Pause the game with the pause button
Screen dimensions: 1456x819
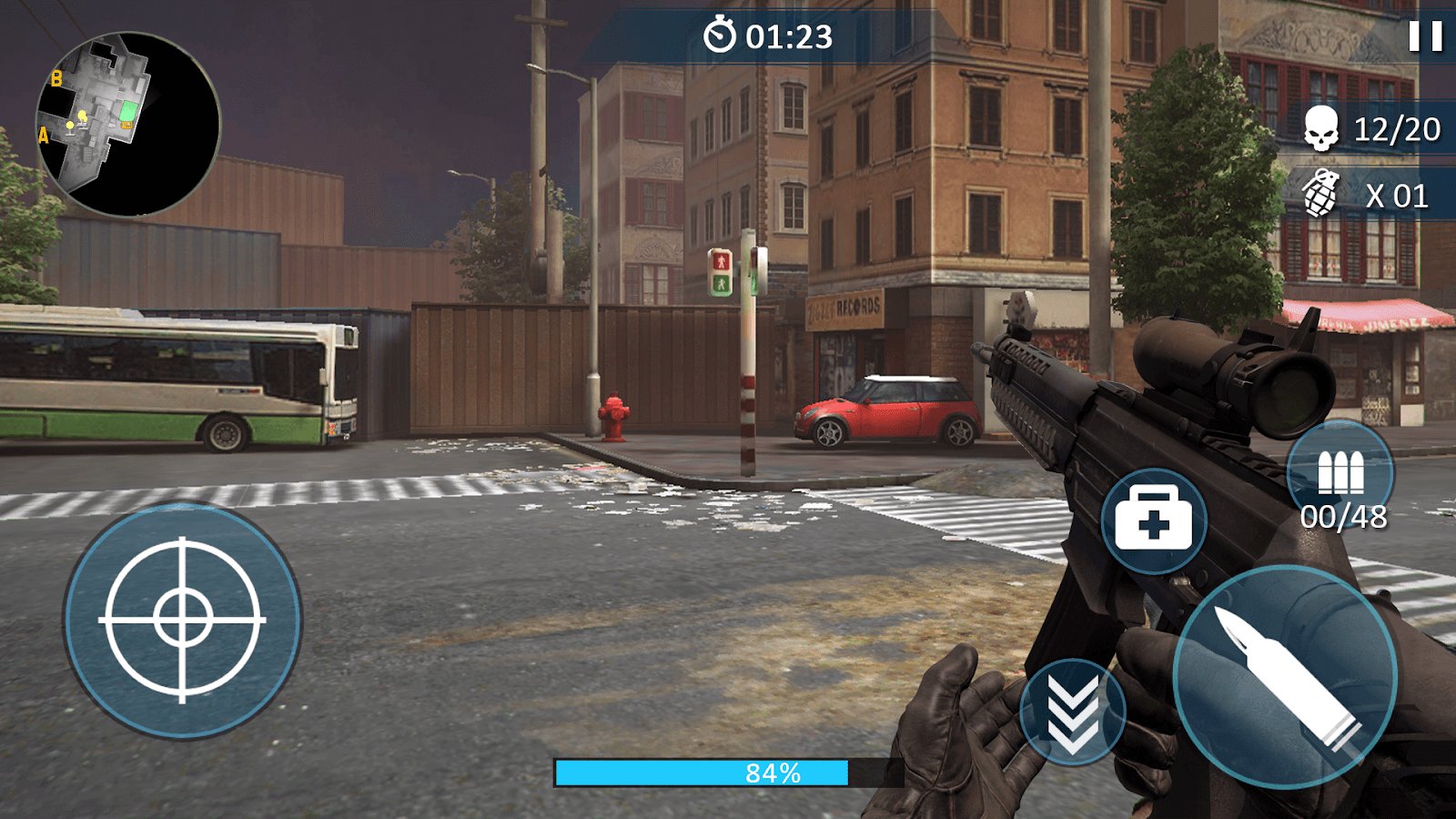coord(1425,36)
